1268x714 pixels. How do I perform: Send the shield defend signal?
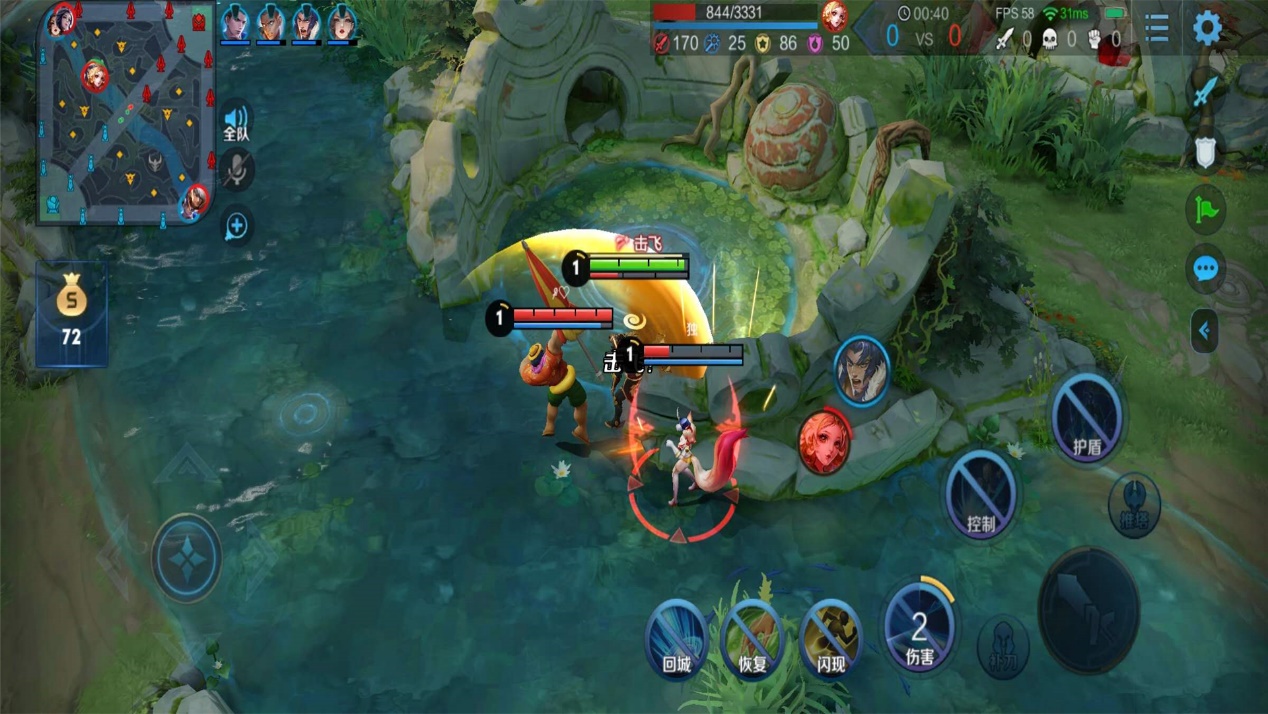click(1206, 151)
